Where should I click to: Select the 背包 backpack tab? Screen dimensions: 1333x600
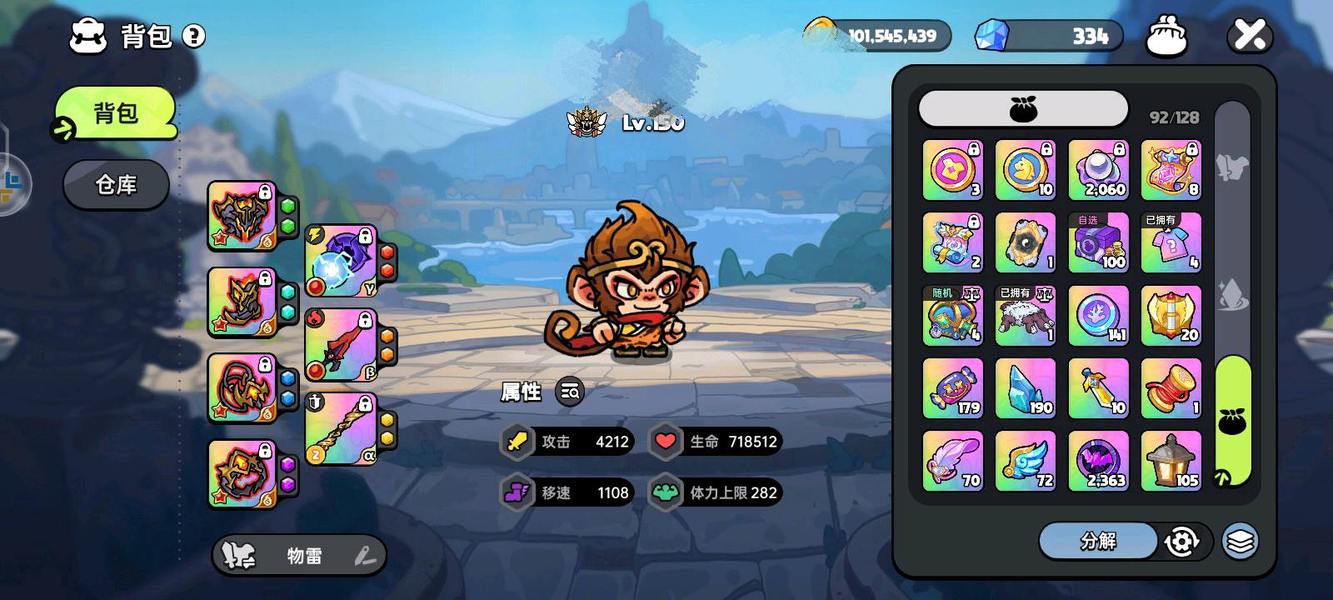116,113
